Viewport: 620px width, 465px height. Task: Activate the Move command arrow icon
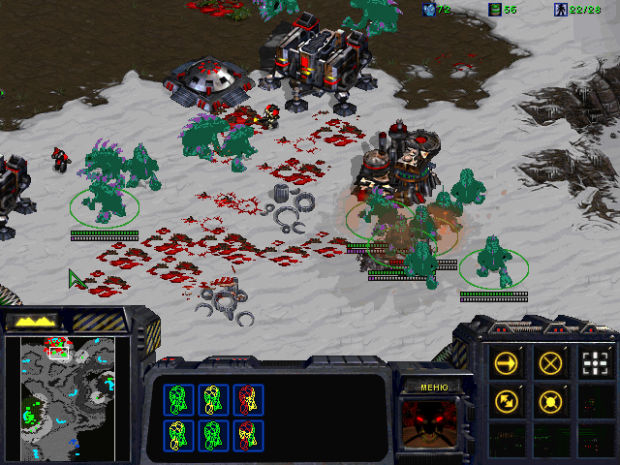[506, 361]
